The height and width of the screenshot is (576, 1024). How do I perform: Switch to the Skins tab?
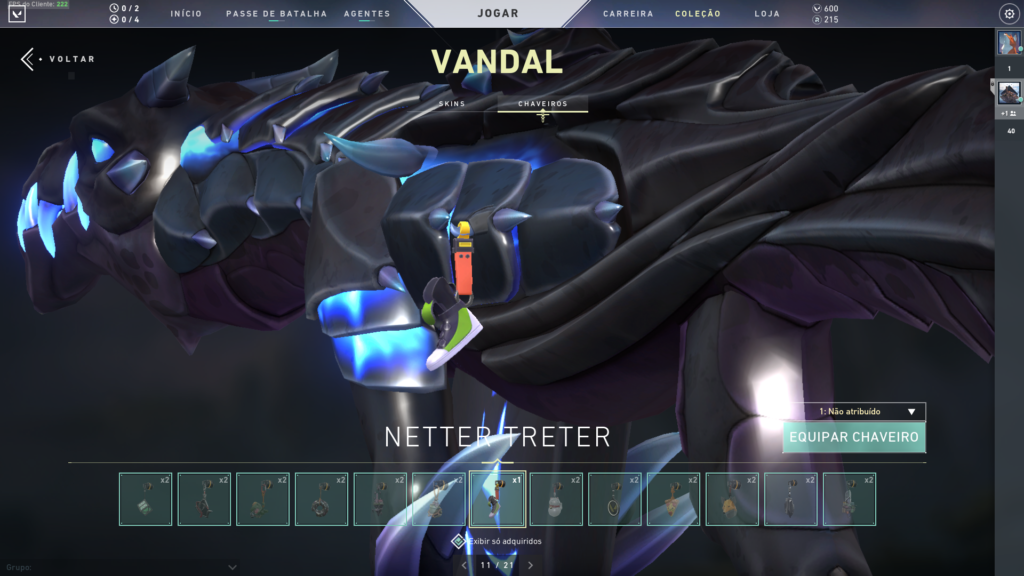pos(452,104)
